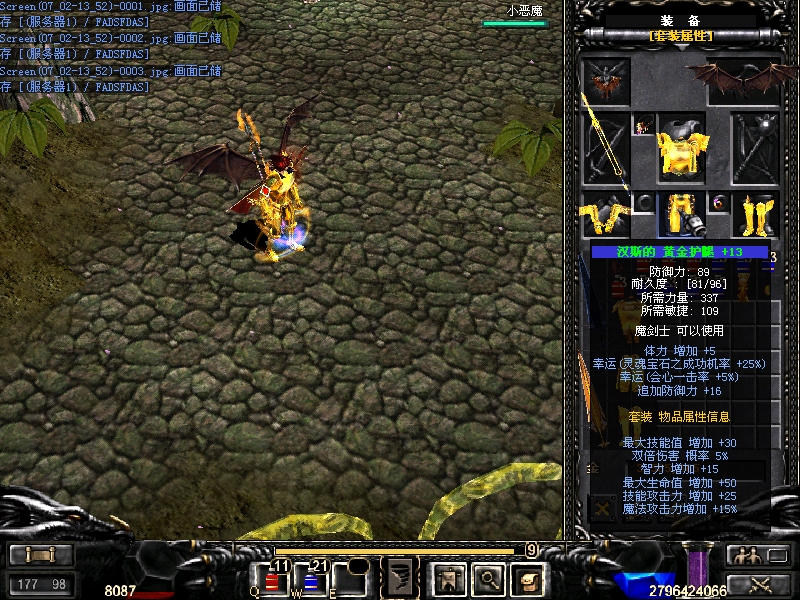
Task: Select the golden gloves slot
Action: (x=604, y=214)
